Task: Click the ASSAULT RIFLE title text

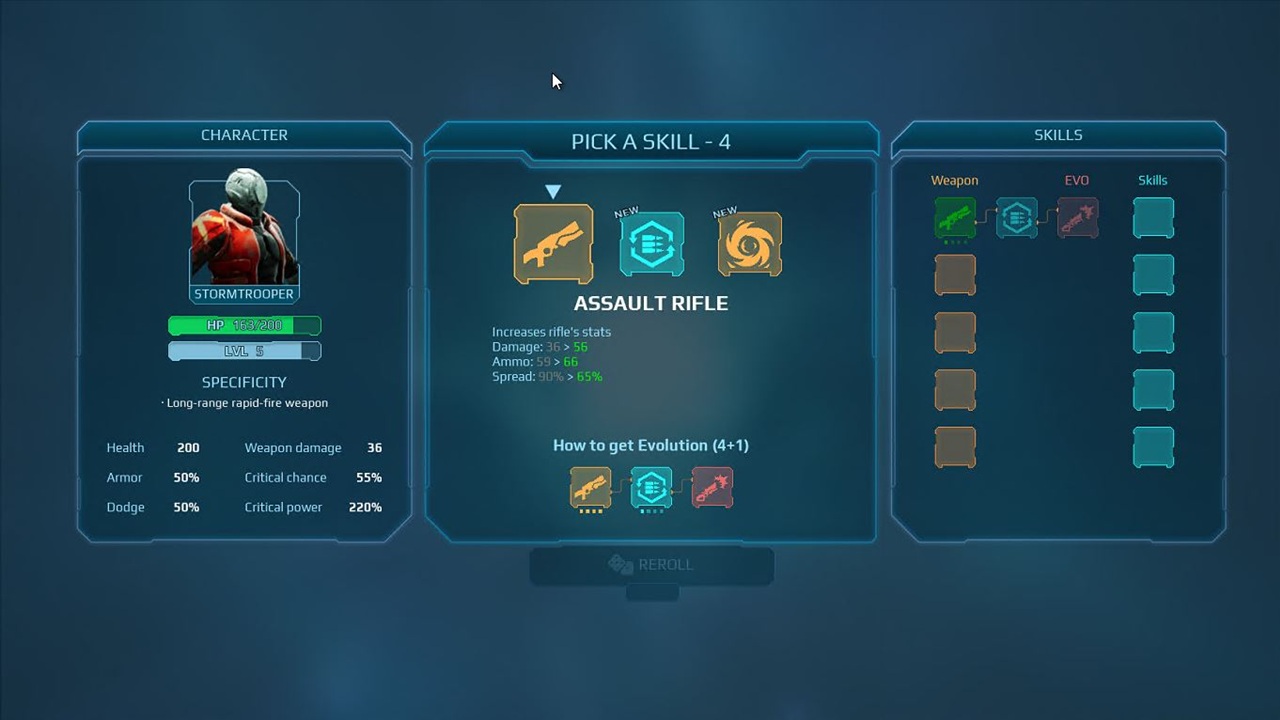Action: tap(650, 303)
